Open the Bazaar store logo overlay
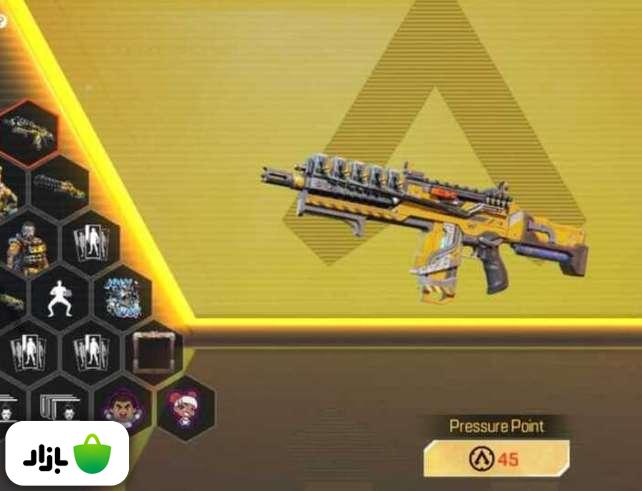 64,454
